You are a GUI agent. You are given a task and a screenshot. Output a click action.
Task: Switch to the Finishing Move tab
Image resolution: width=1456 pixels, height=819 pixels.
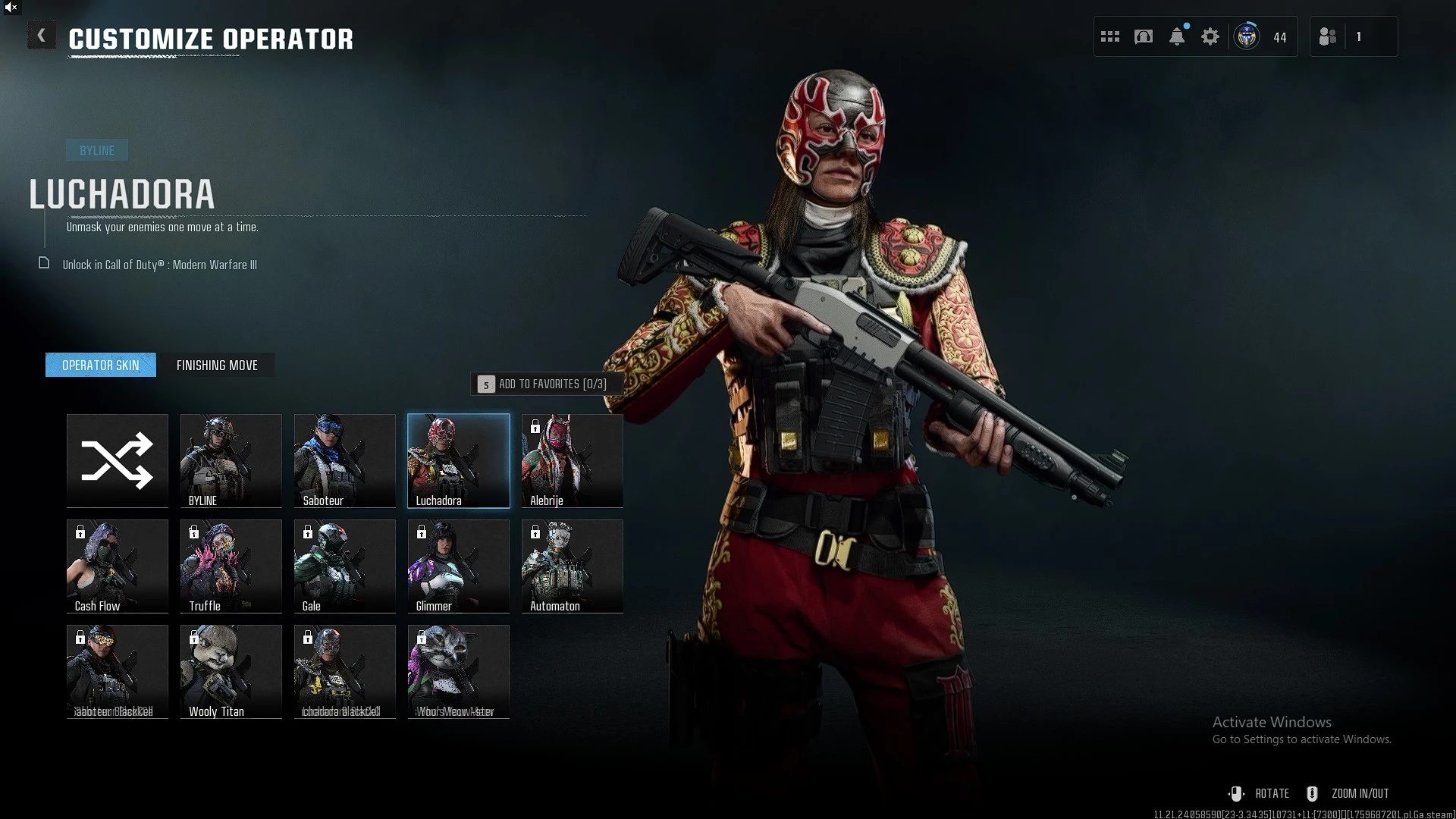point(217,366)
